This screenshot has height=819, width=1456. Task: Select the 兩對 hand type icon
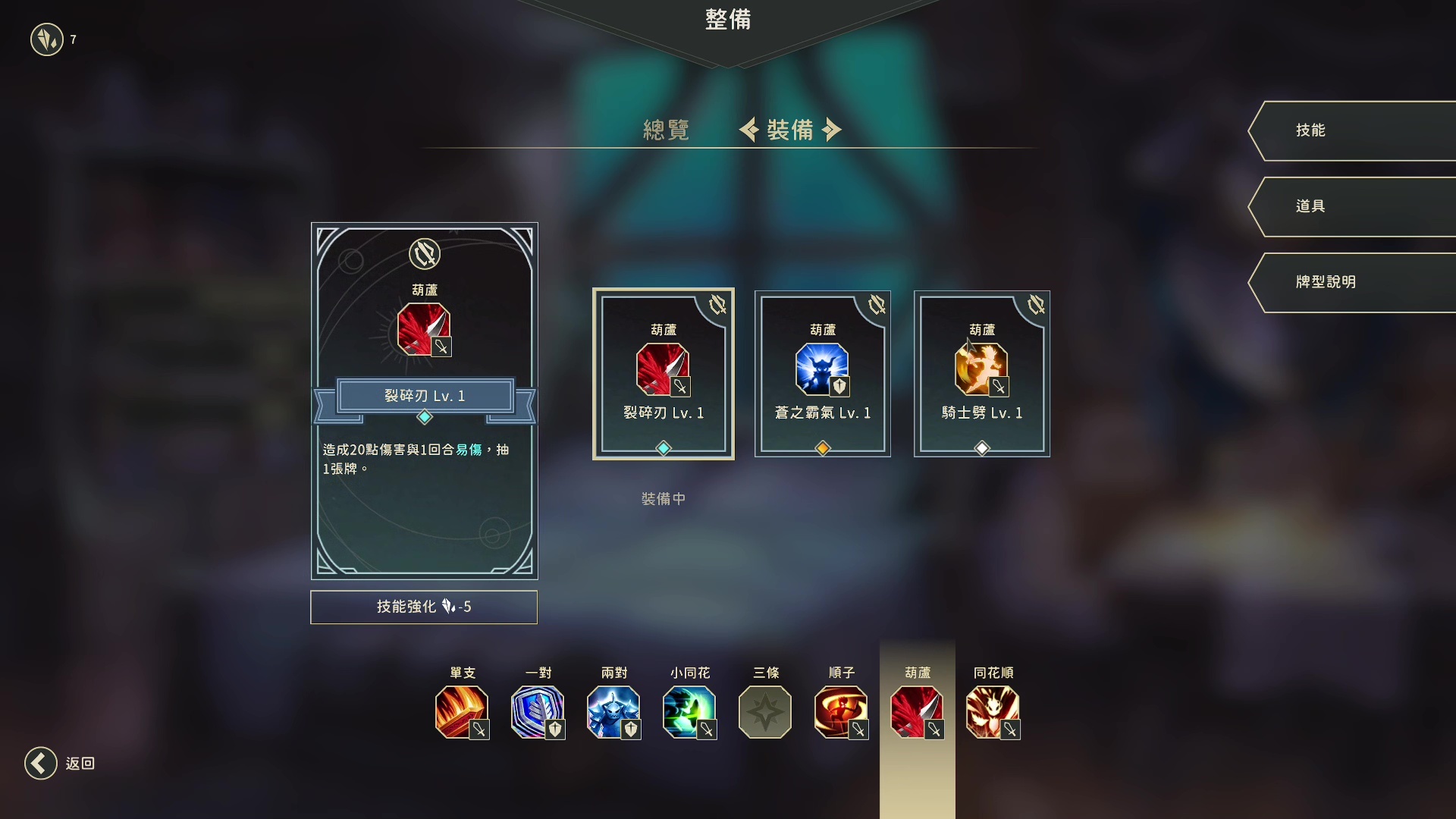pos(613,712)
